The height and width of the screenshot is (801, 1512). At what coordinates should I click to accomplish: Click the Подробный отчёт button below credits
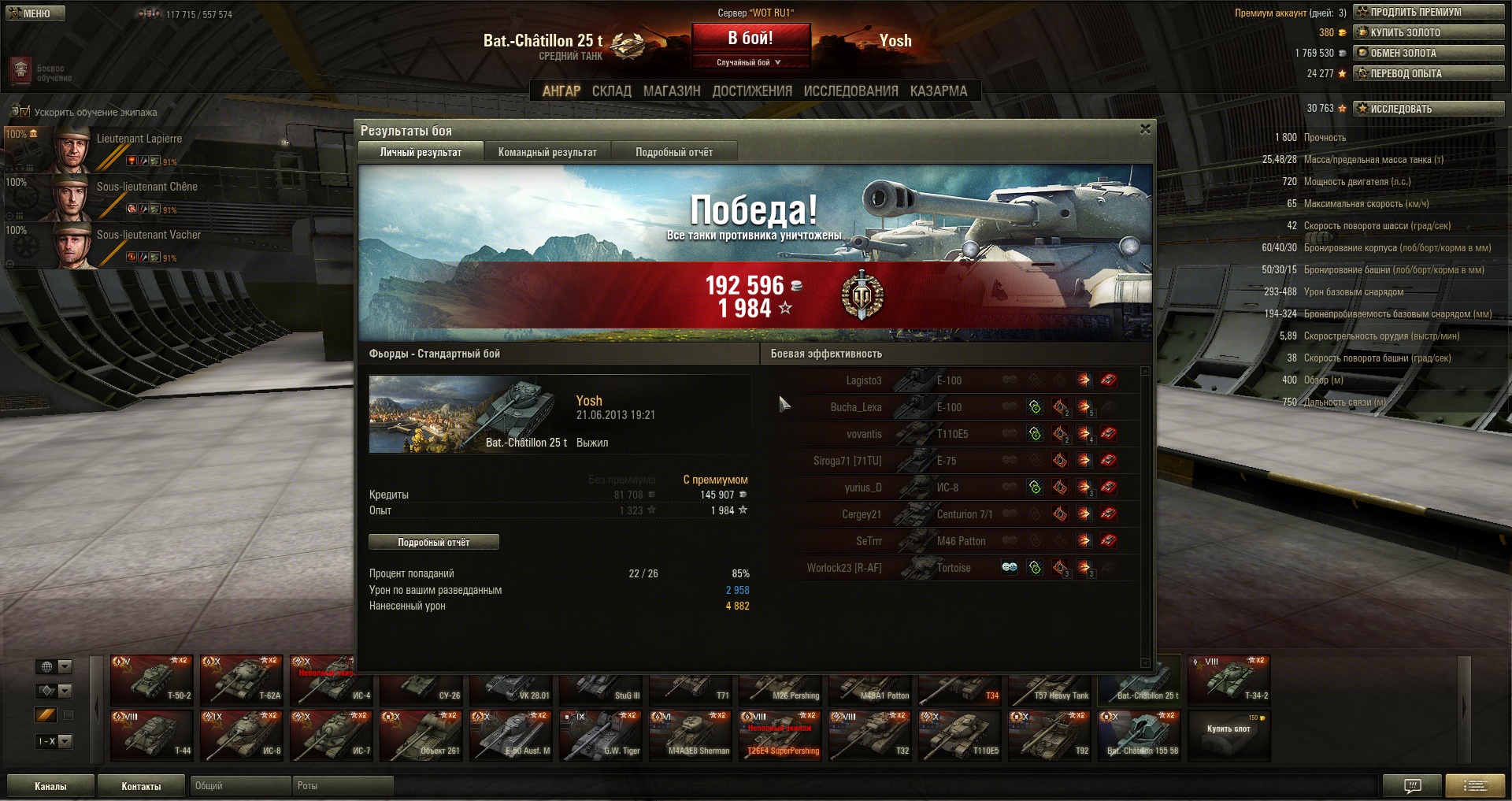click(x=433, y=542)
